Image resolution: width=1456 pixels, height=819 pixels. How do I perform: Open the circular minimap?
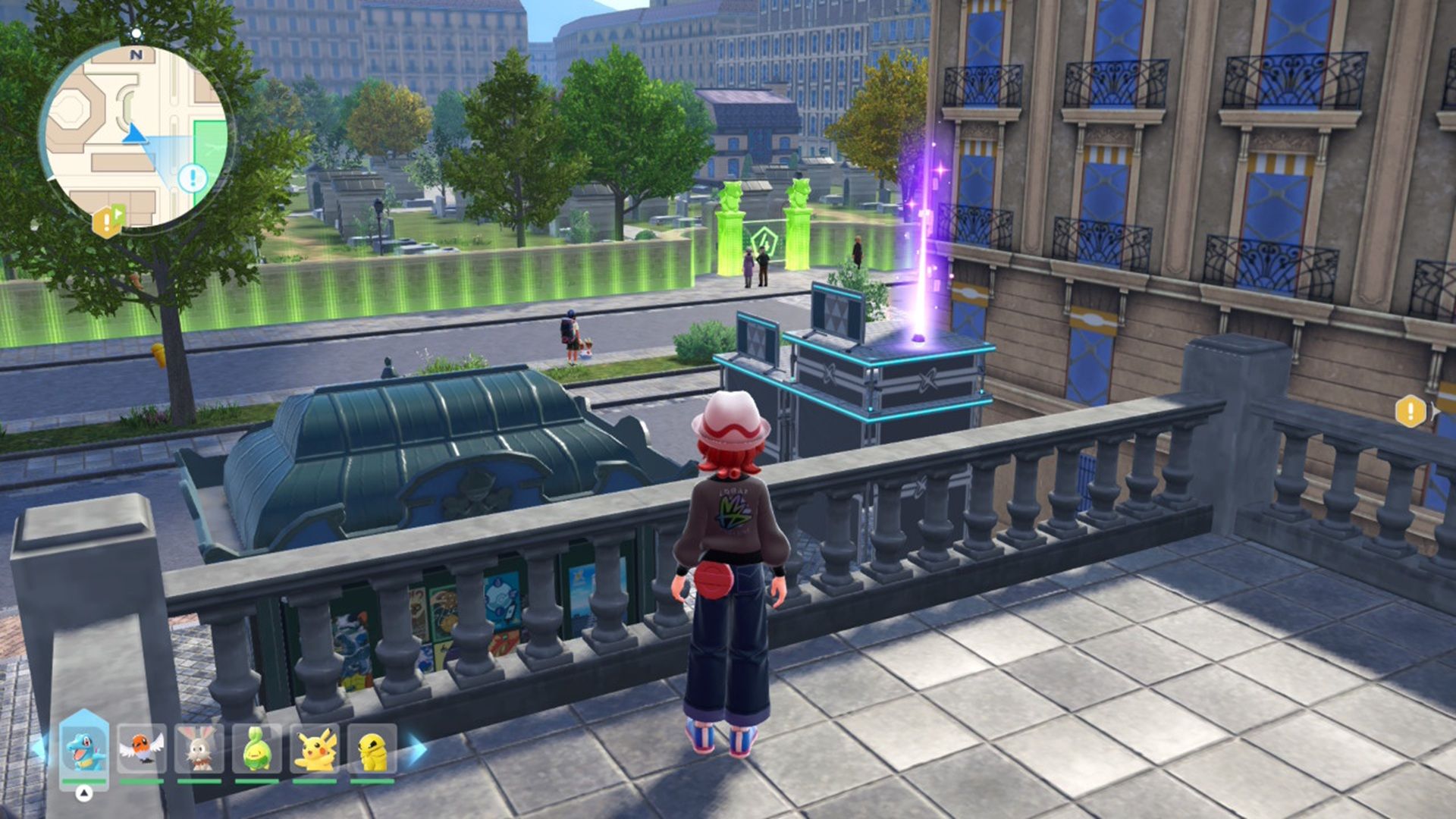pyautogui.click(x=136, y=136)
